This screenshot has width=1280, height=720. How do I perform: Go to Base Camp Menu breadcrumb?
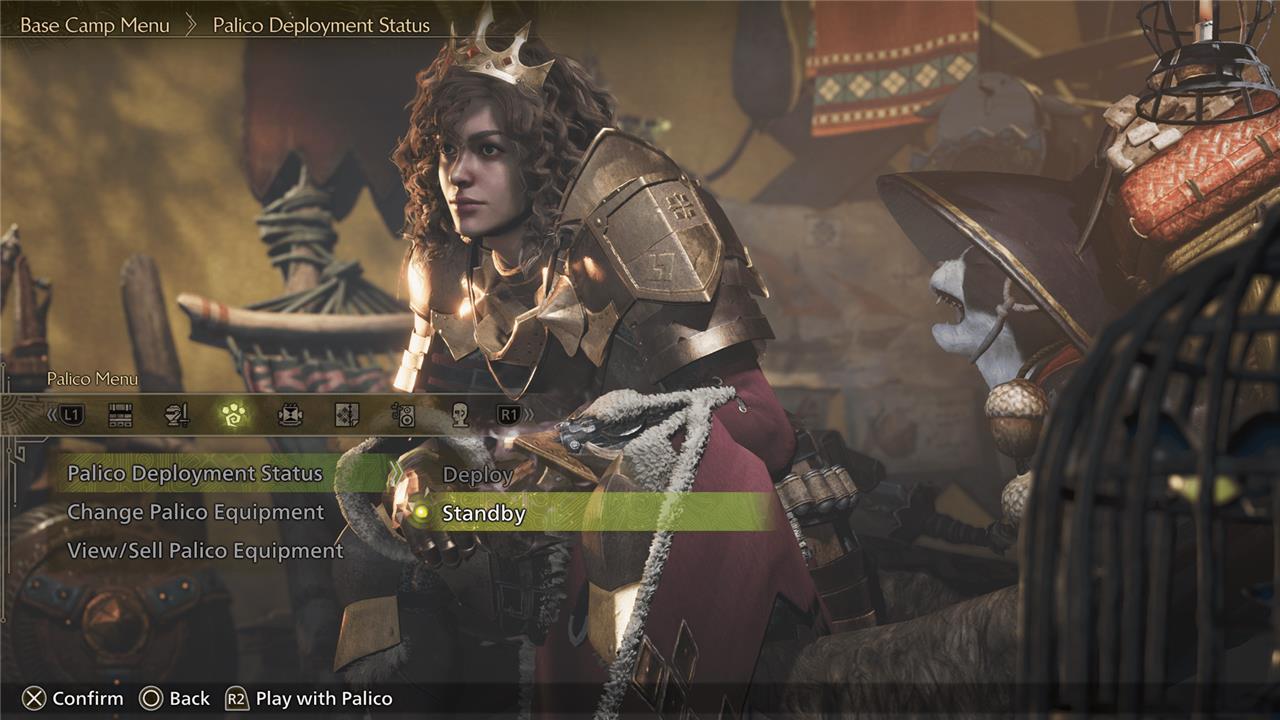[95, 25]
